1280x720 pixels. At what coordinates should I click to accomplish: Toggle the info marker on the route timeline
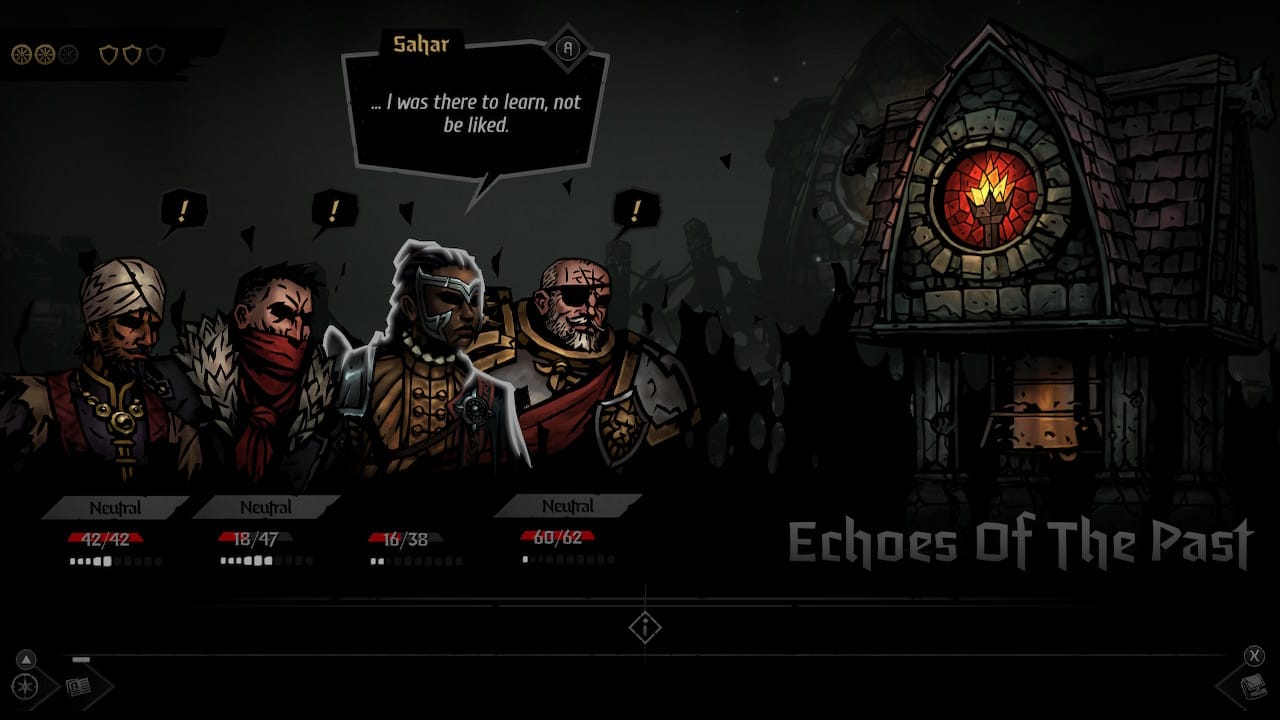pos(645,626)
